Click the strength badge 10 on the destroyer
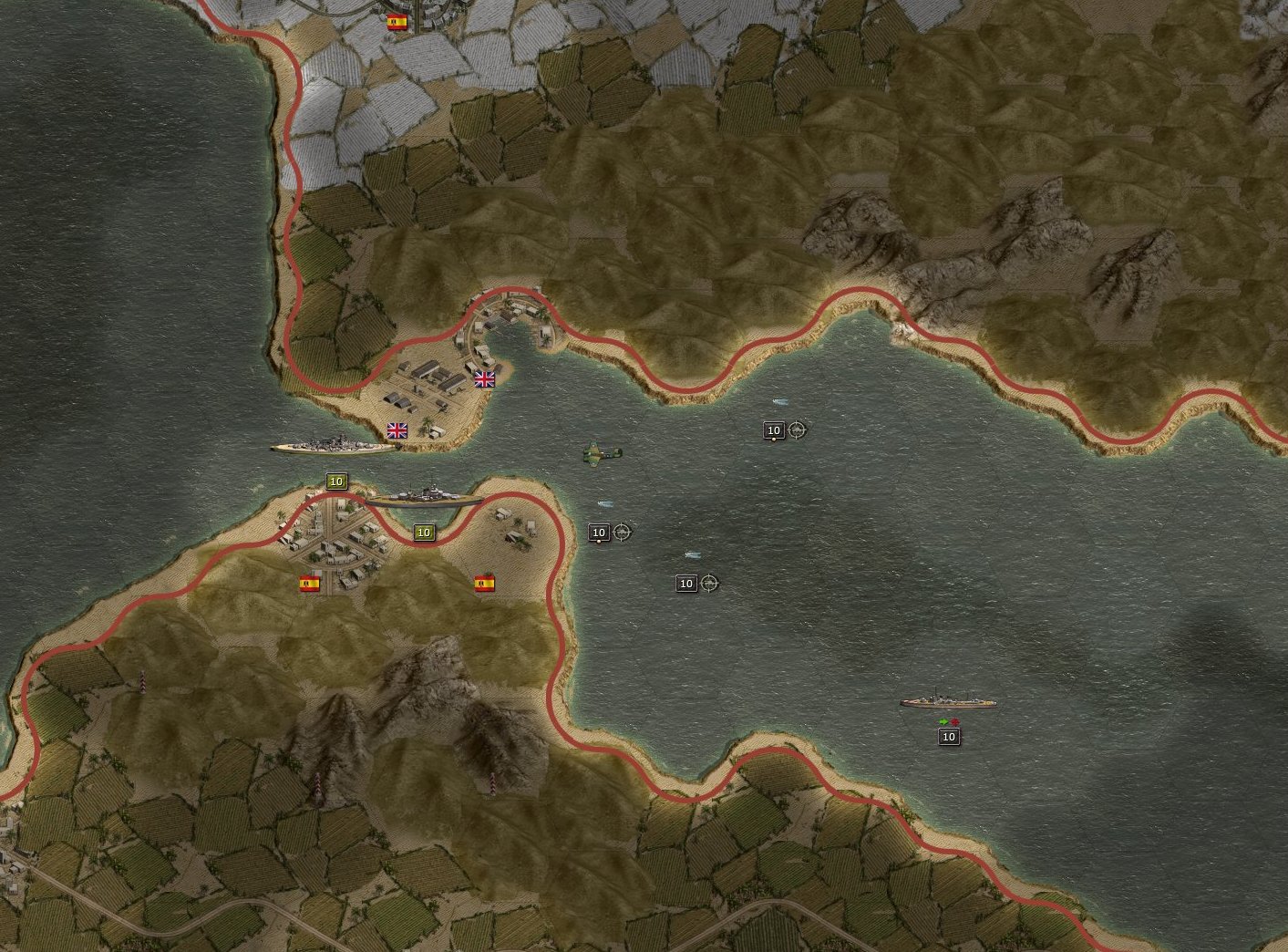Screen dimensions: 1288x952 pyautogui.click(x=948, y=737)
